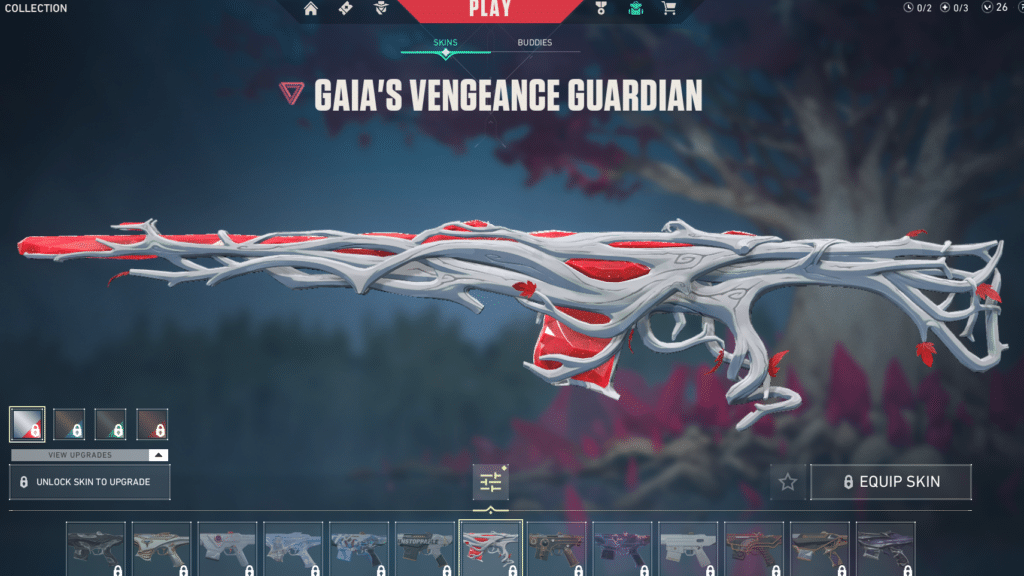This screenshot has width=1024, height=576.
Task: Favorite this skin with the star button
Action: [787, 482]
